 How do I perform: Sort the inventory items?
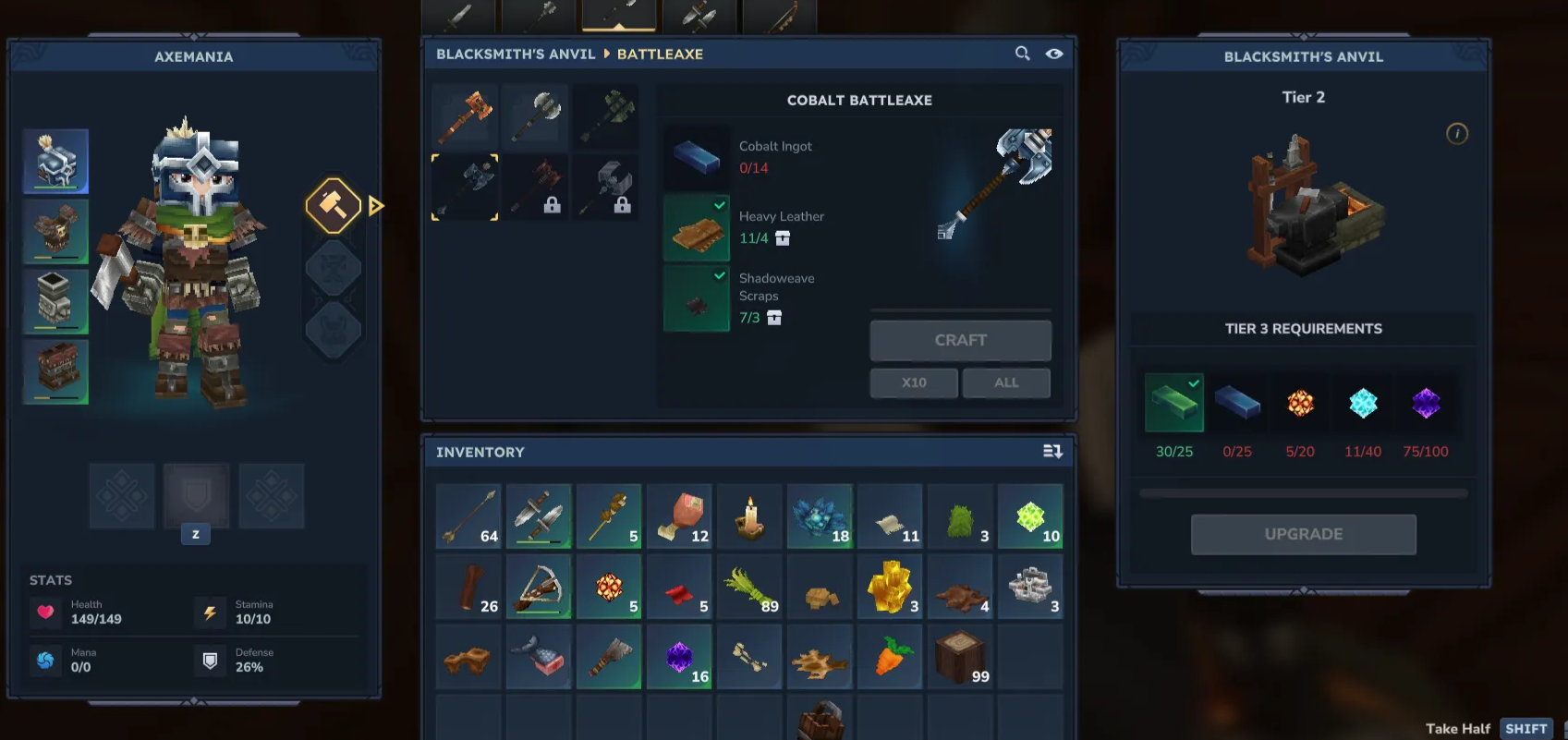click(1051, 452)
